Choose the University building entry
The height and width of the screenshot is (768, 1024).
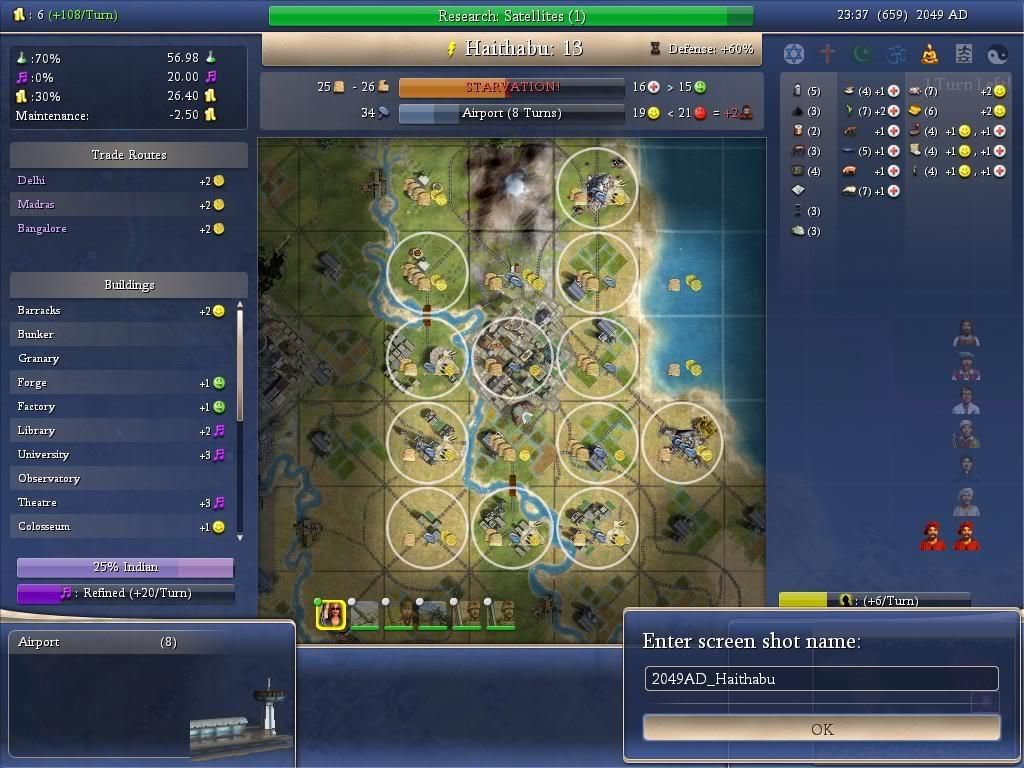(120, 454)
